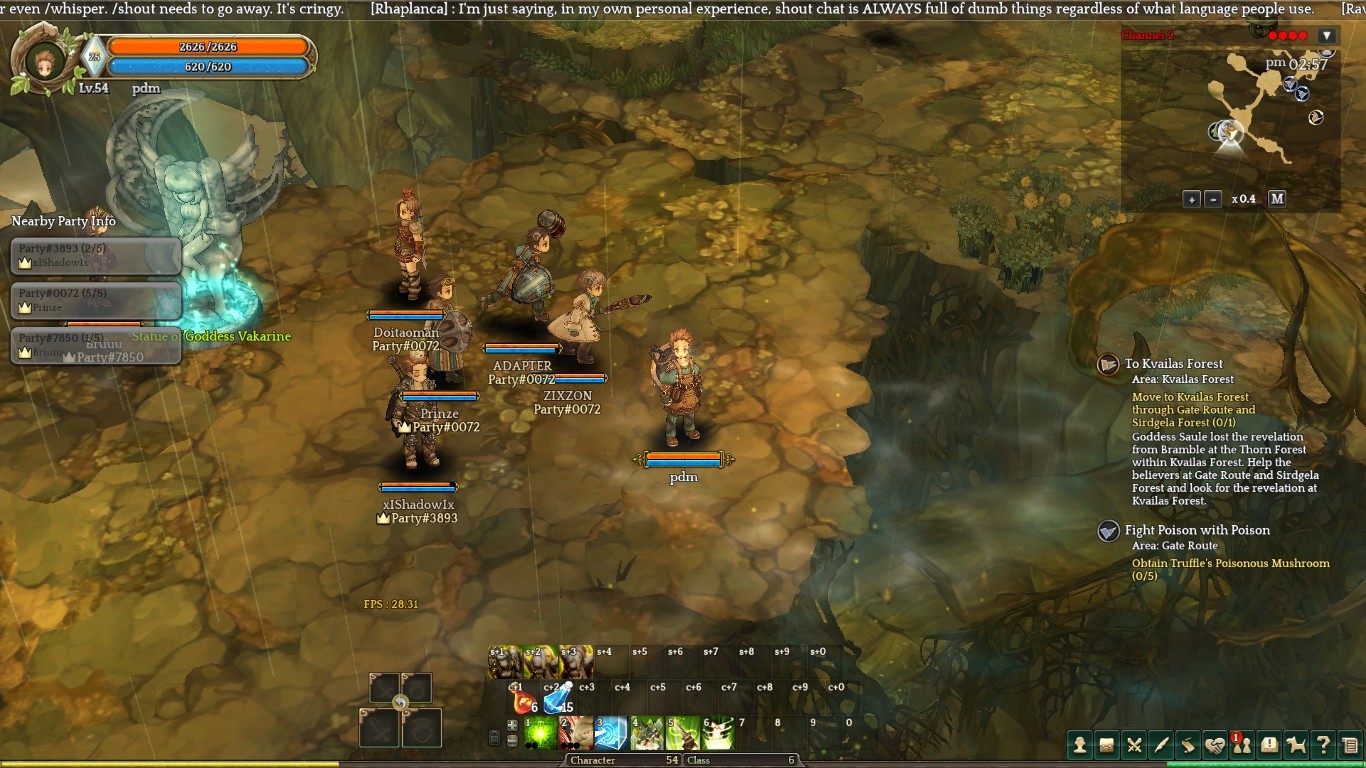The height and width of the screenshot is (768, 1366).
Task: Open the character info menu button
Action: click(1079, 744)
